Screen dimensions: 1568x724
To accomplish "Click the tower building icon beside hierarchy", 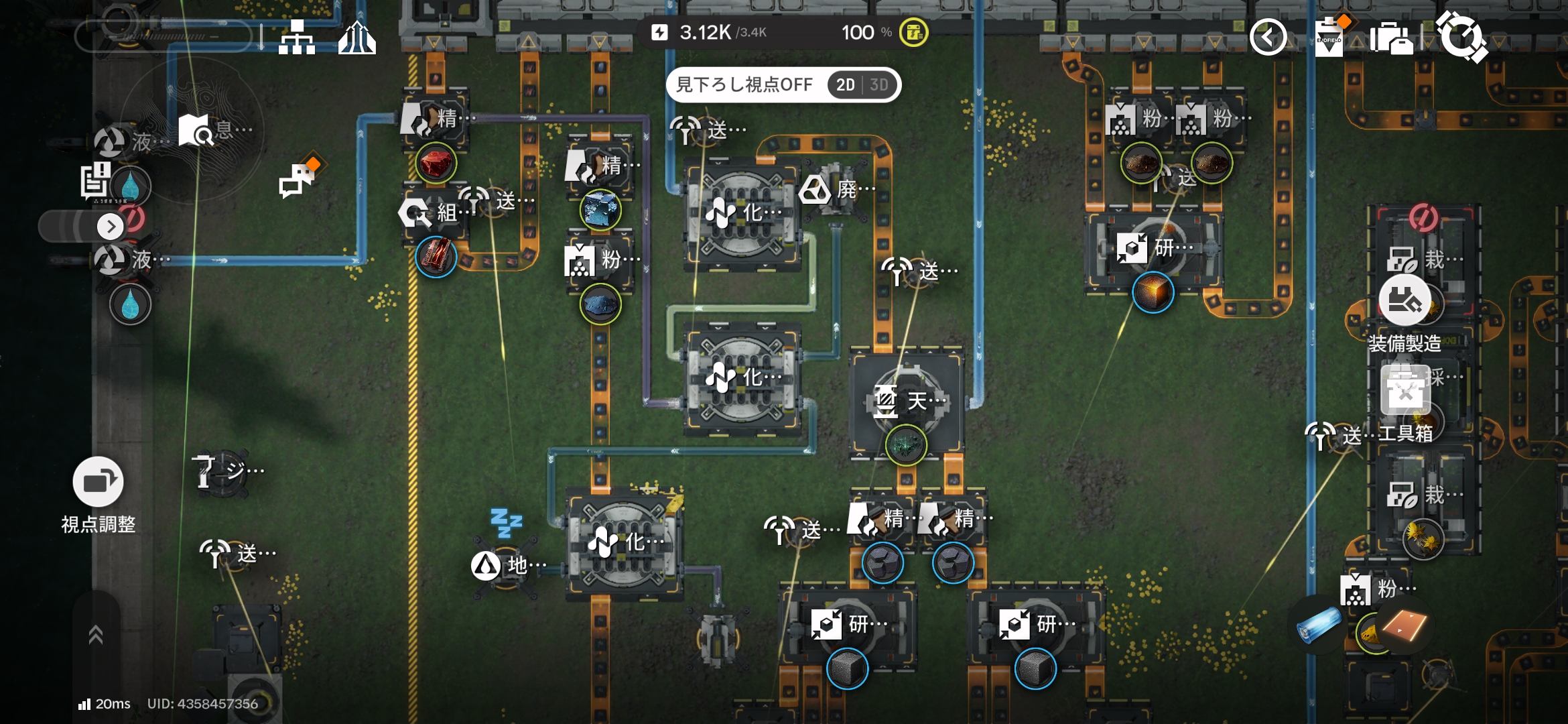I will click(x=356, y=38).
